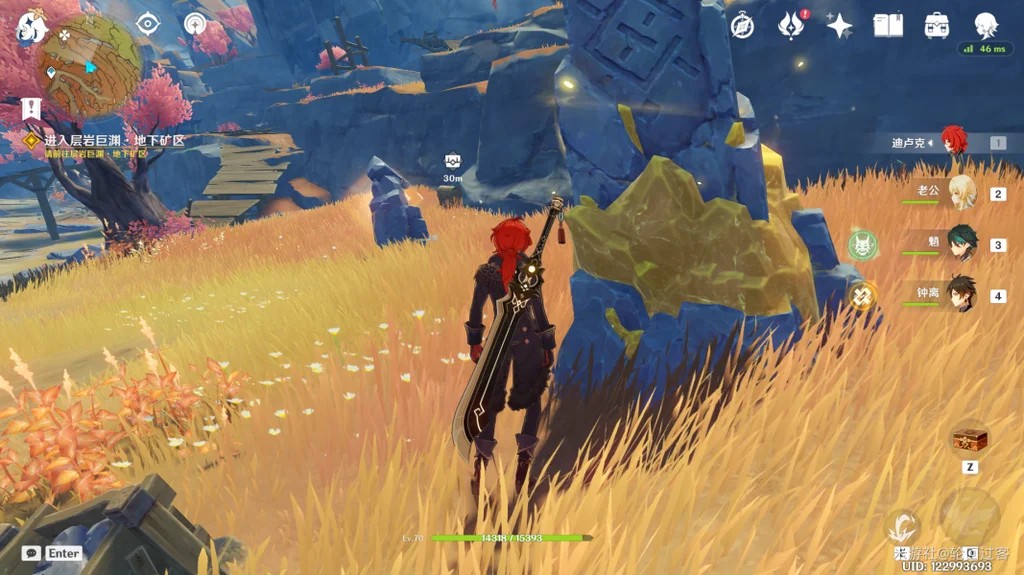Open the Wish four-pointed star icon

pyautogui.click(x=839, y=26)
